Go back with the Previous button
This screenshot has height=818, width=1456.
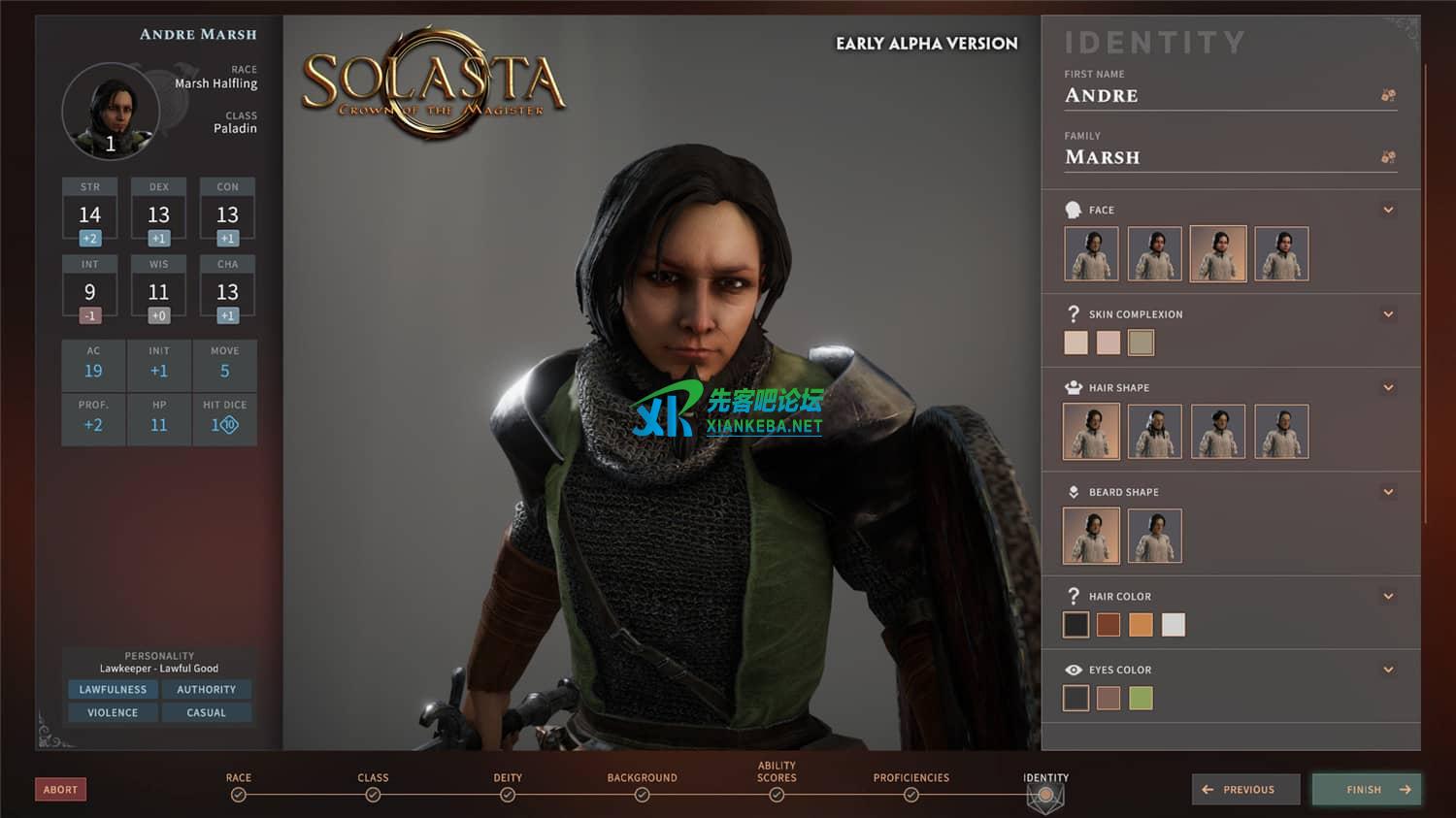click(x=1245, y=789)
